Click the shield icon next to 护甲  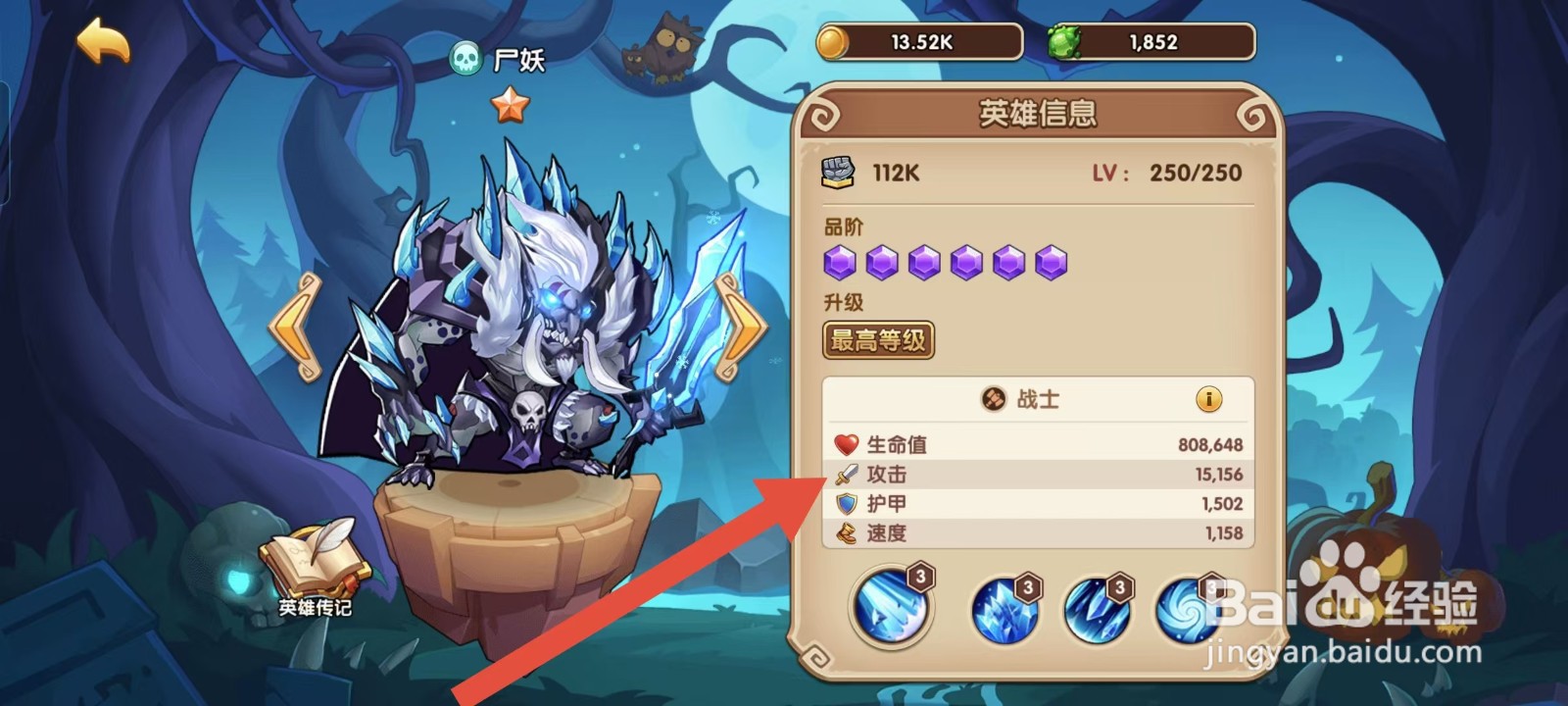pyautogui.click(x=845, y=504)
